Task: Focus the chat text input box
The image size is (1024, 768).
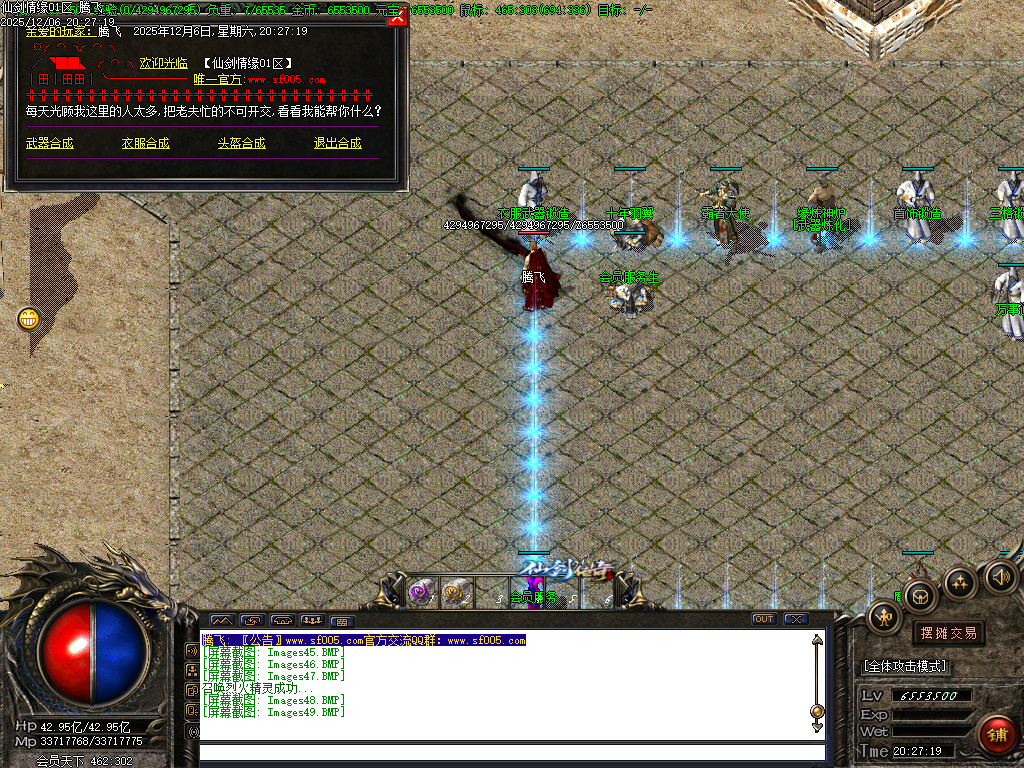Action: [510, 753]
